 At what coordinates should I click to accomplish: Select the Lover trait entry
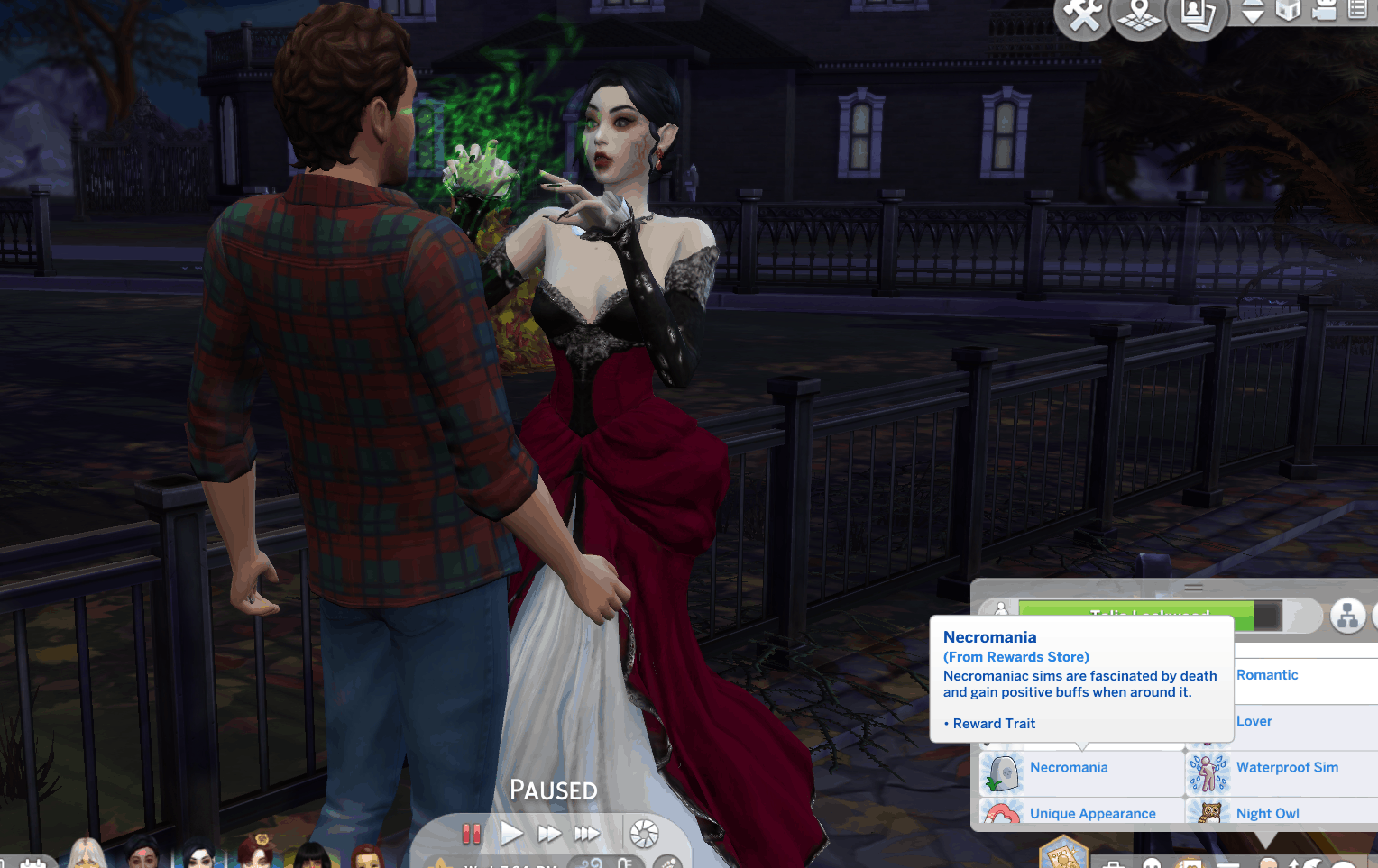1254,721
